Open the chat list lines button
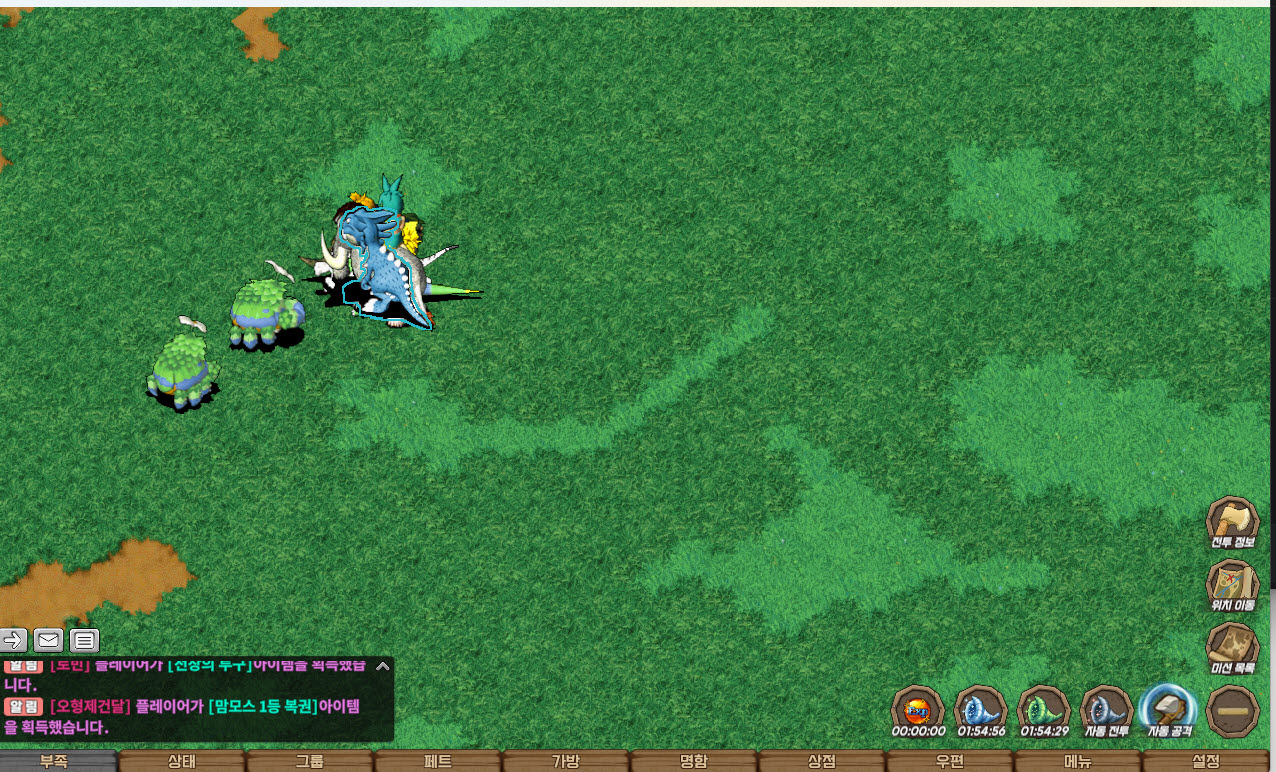Screen dimensions: 1276x772 [85, 640]
